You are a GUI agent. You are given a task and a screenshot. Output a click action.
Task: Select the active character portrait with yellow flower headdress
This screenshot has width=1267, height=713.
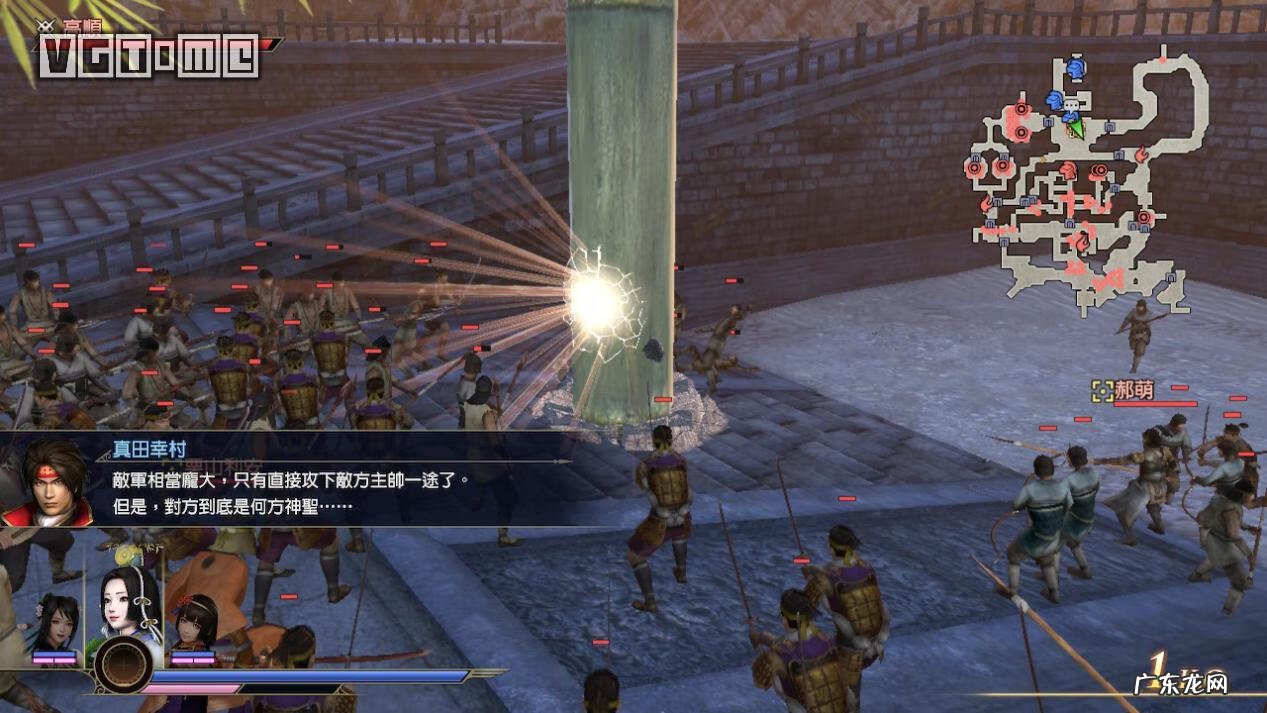[x=128, y=603]
